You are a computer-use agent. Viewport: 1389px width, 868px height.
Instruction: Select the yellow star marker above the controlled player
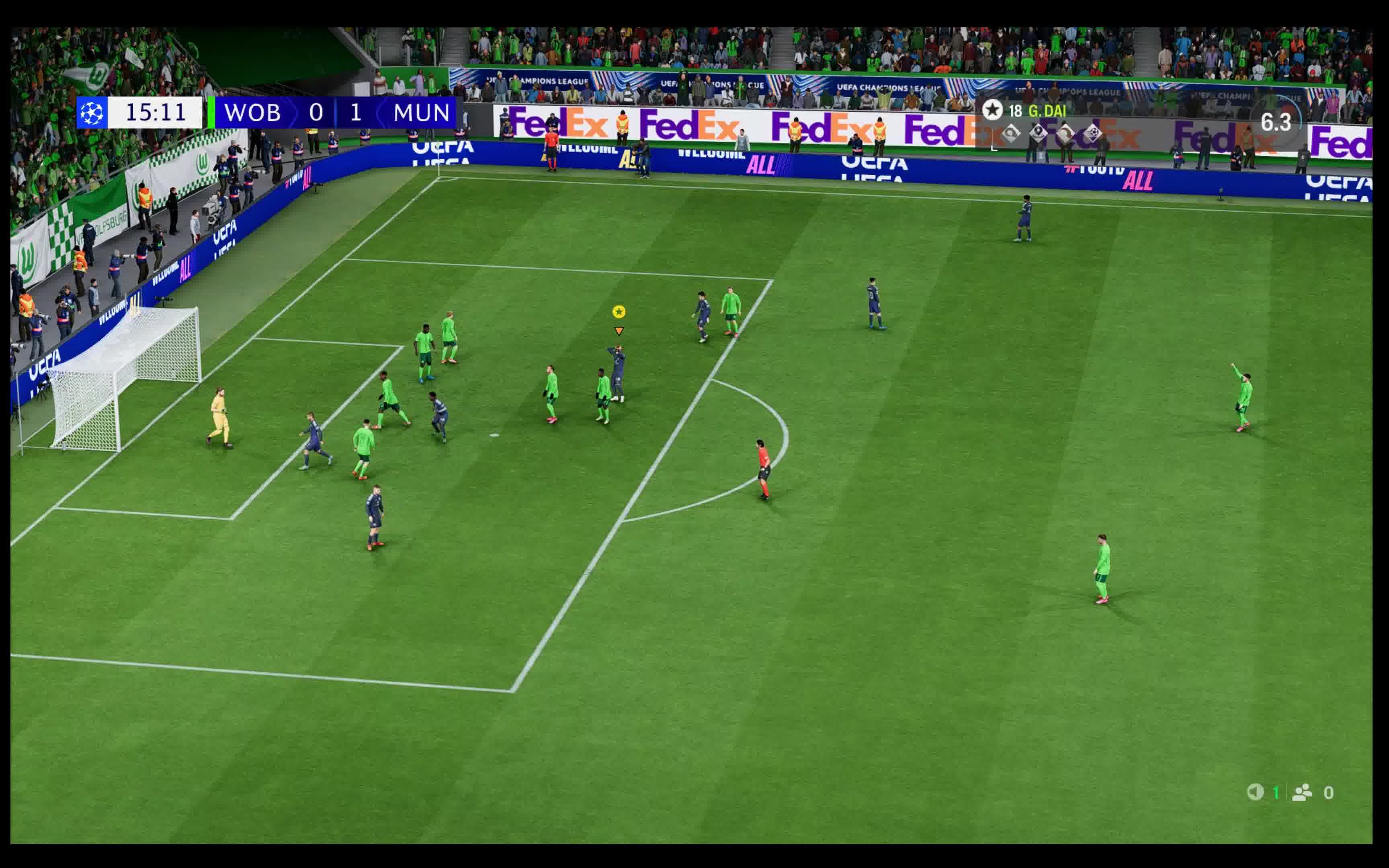point(618,312)
